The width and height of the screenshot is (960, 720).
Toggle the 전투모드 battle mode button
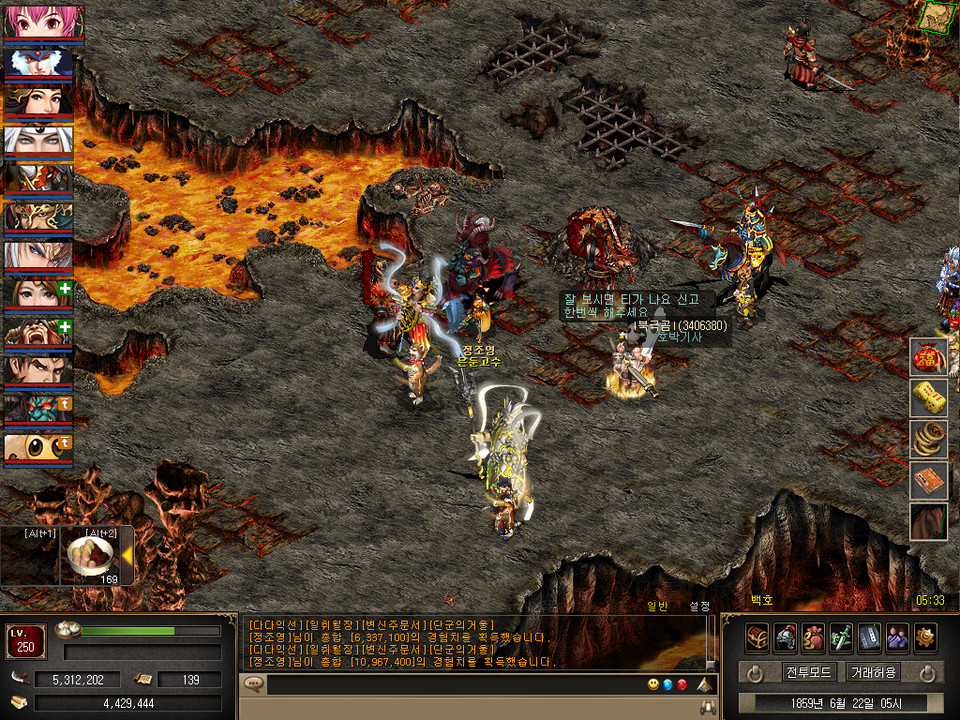(x=809, y=672)
